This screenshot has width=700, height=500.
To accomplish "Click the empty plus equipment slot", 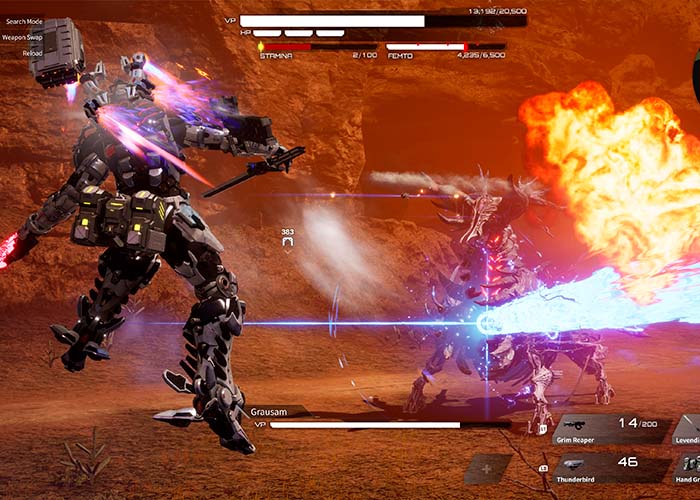I will 488,468.
